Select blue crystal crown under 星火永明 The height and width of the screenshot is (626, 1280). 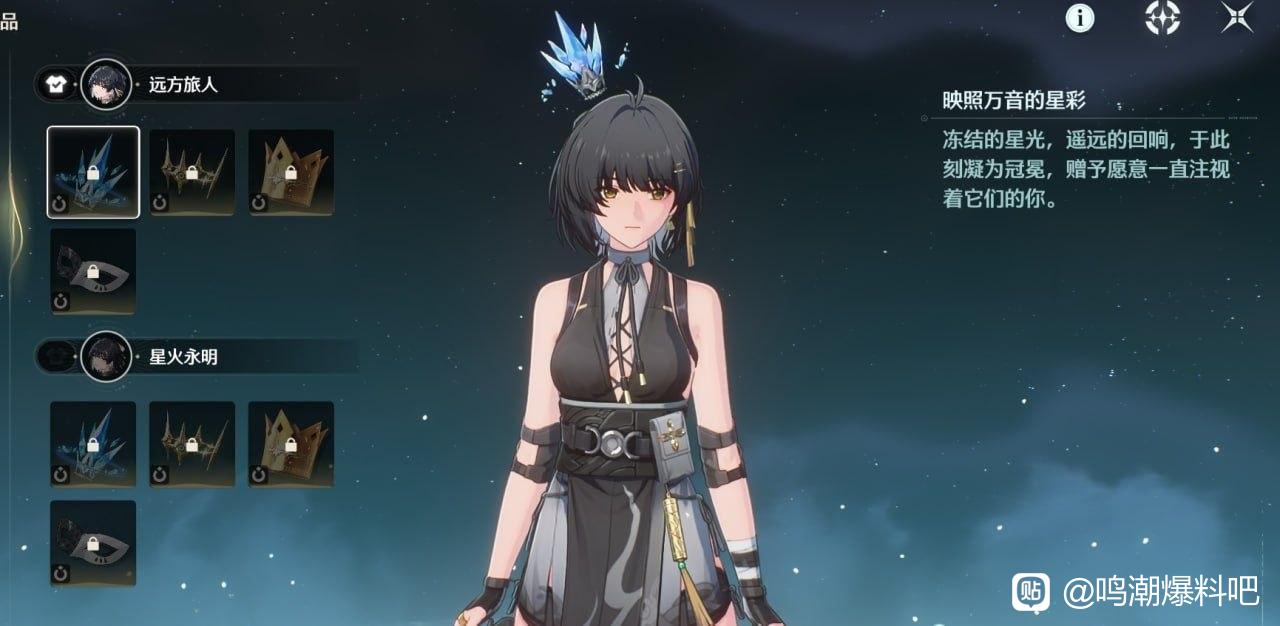[93, 444]
